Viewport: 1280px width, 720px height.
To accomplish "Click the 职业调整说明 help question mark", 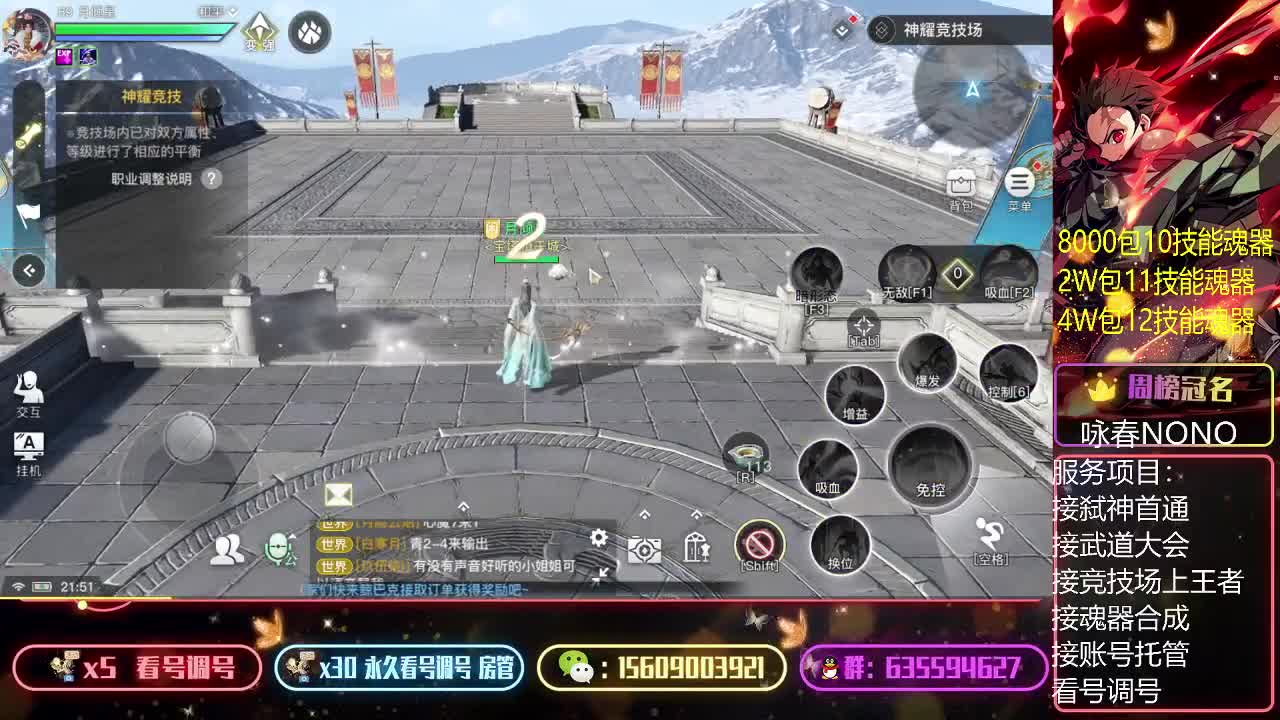I will tap(209, 180).
